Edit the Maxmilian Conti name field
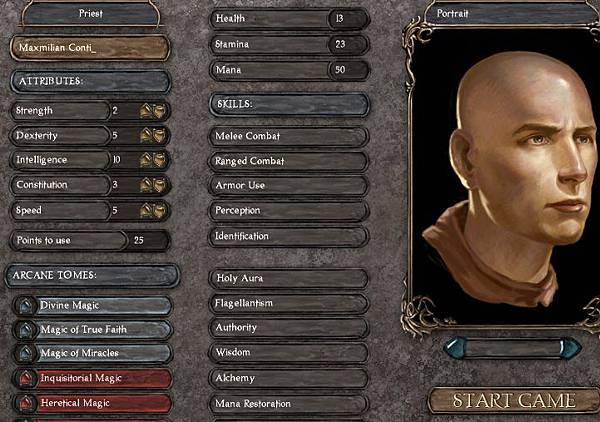The width and height of the screenshot is (600, 422). [x=90, y=48]
